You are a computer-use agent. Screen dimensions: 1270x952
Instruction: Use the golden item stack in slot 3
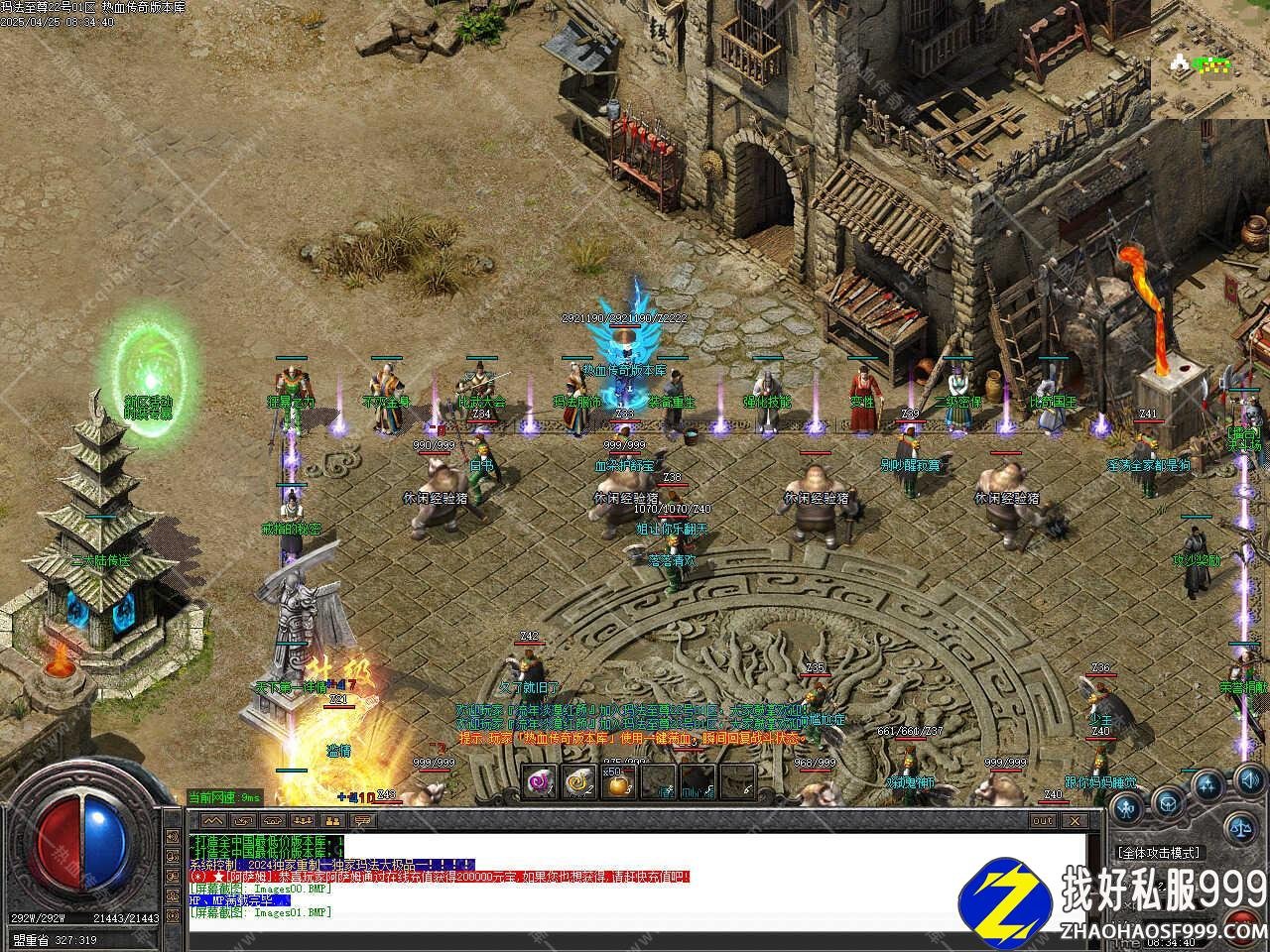[x=617, y=782]
